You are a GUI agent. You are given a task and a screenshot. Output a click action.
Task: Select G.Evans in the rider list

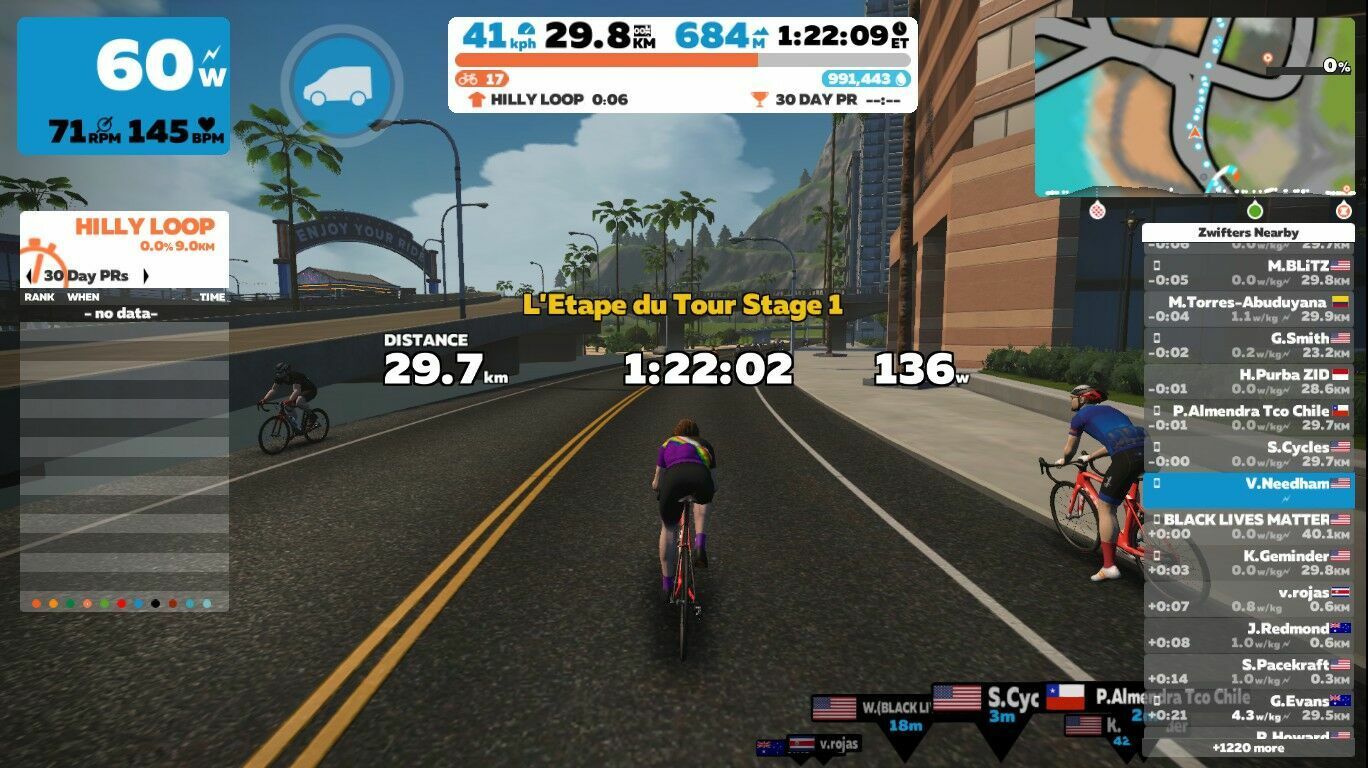coord(1247,708)
